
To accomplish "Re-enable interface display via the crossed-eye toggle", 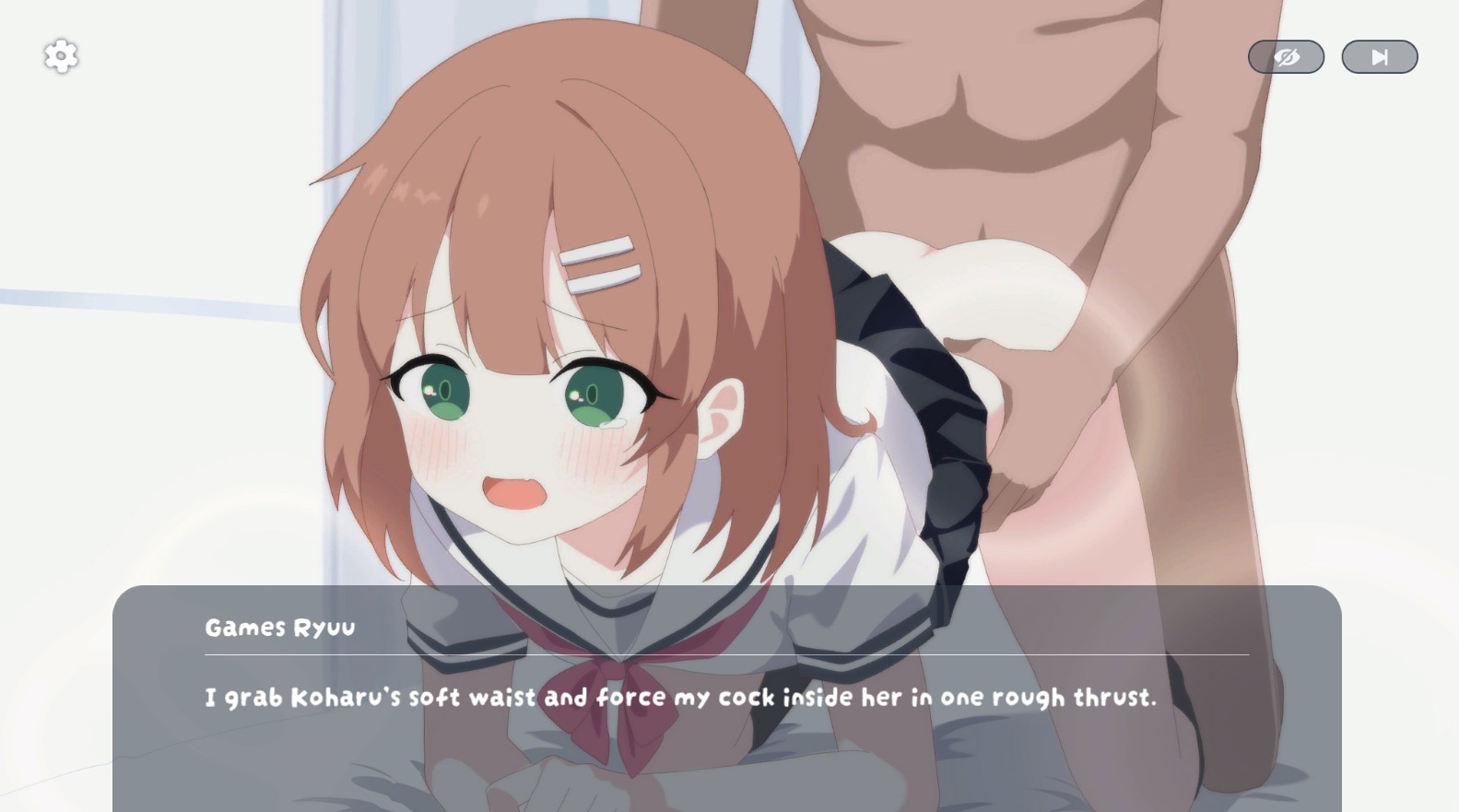I will point(1287,55).
